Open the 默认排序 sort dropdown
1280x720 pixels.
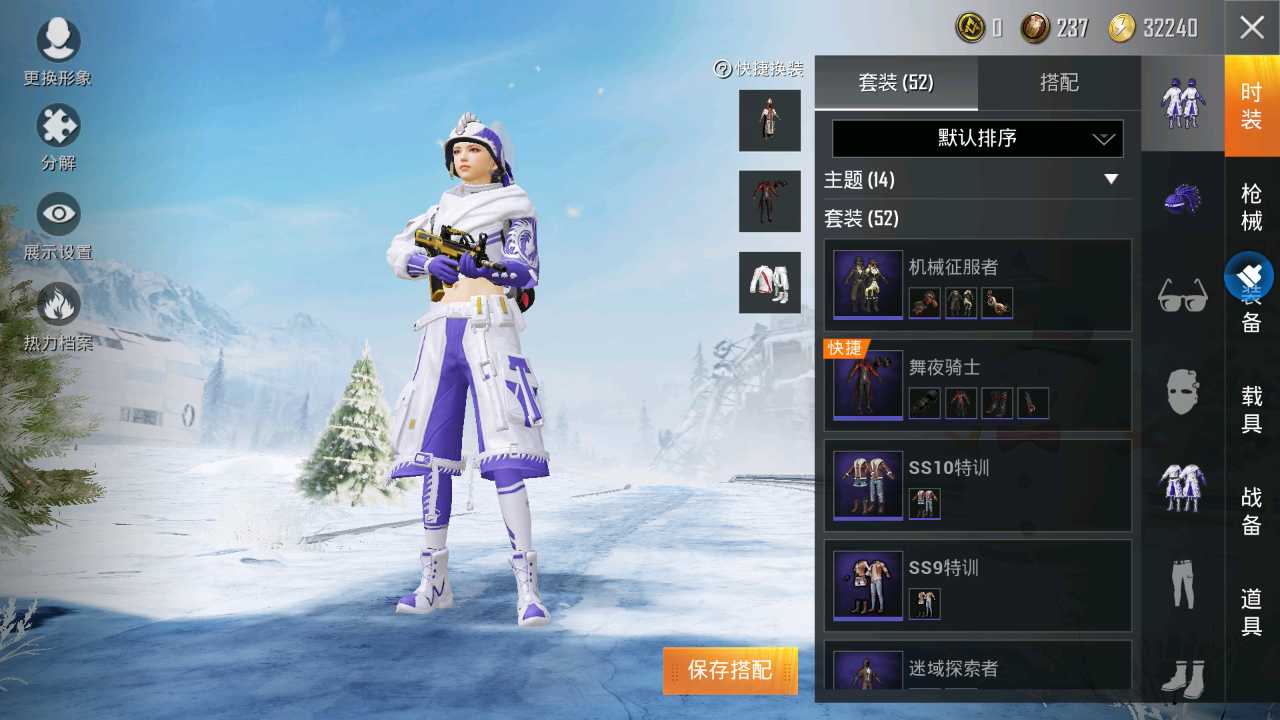[977, 138]
